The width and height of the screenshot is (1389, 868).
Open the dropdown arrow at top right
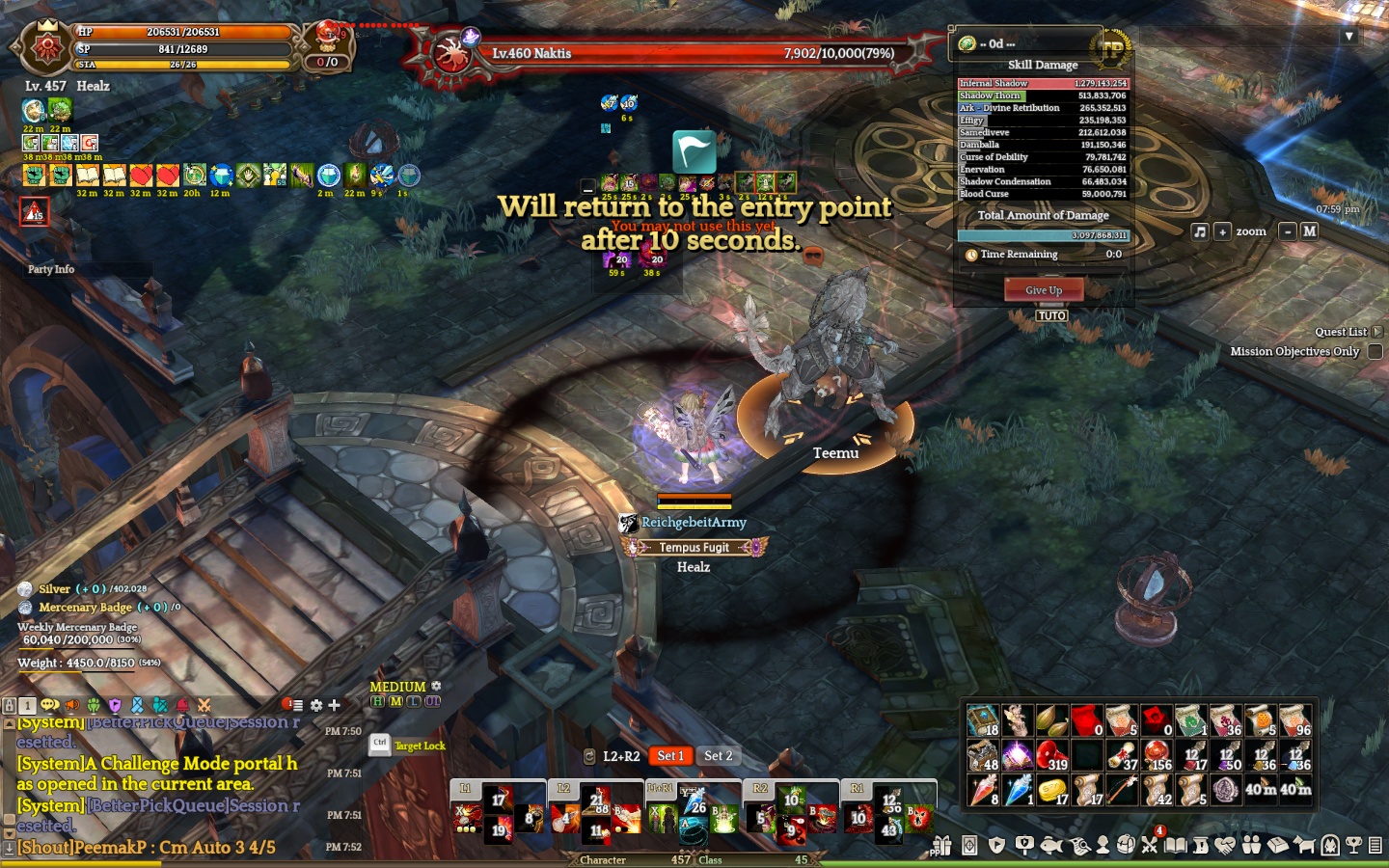pyautogui.click(x=1349, y=37)
